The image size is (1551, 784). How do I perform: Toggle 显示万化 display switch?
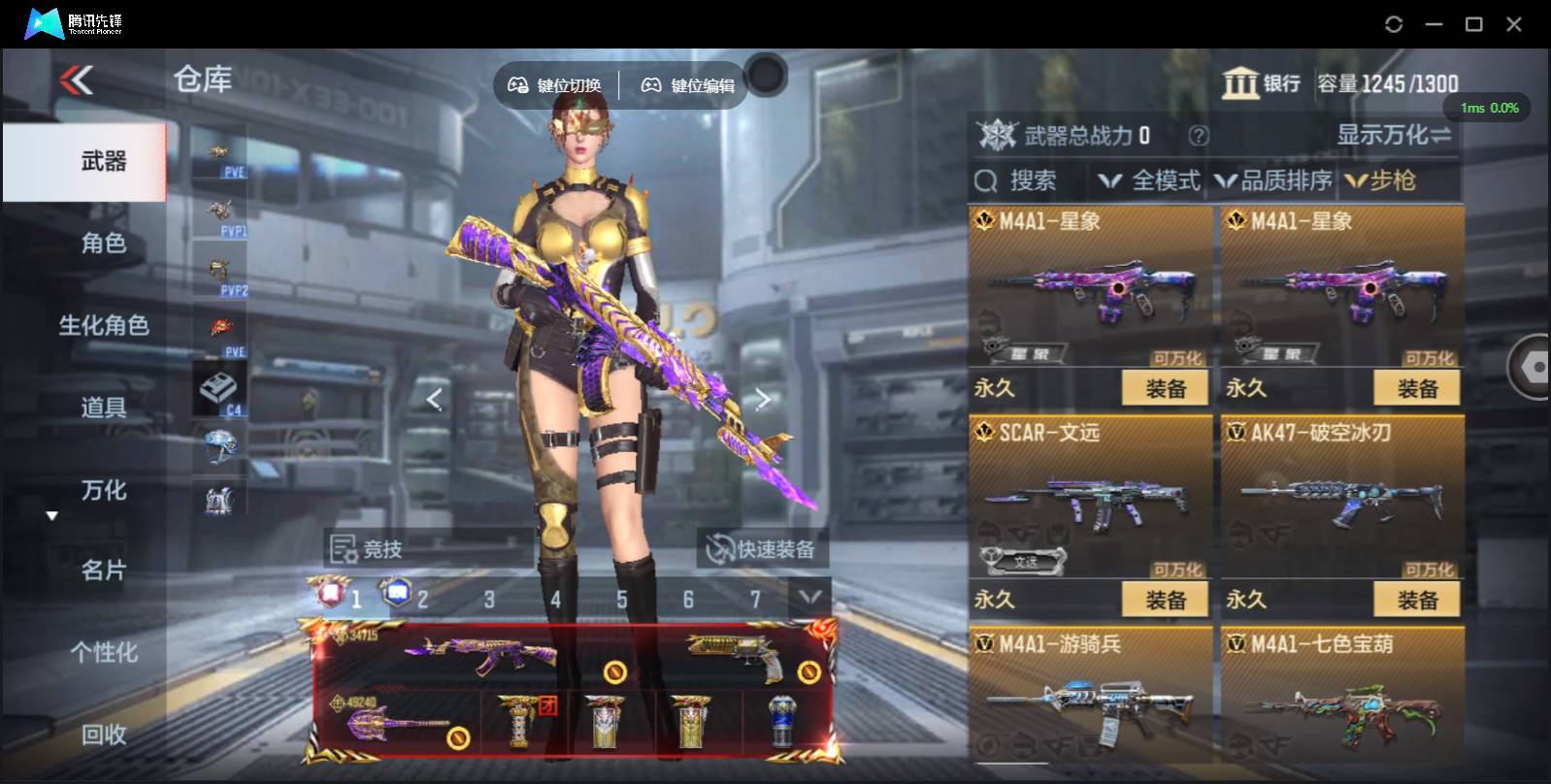click(1394, 135)
